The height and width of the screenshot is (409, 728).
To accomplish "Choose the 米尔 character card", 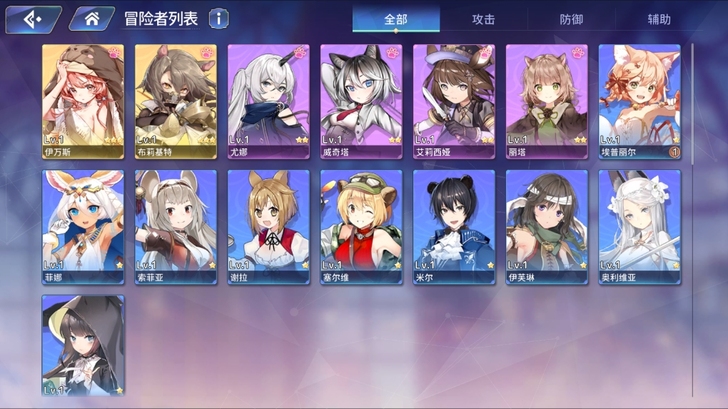I will click(454, 226).
